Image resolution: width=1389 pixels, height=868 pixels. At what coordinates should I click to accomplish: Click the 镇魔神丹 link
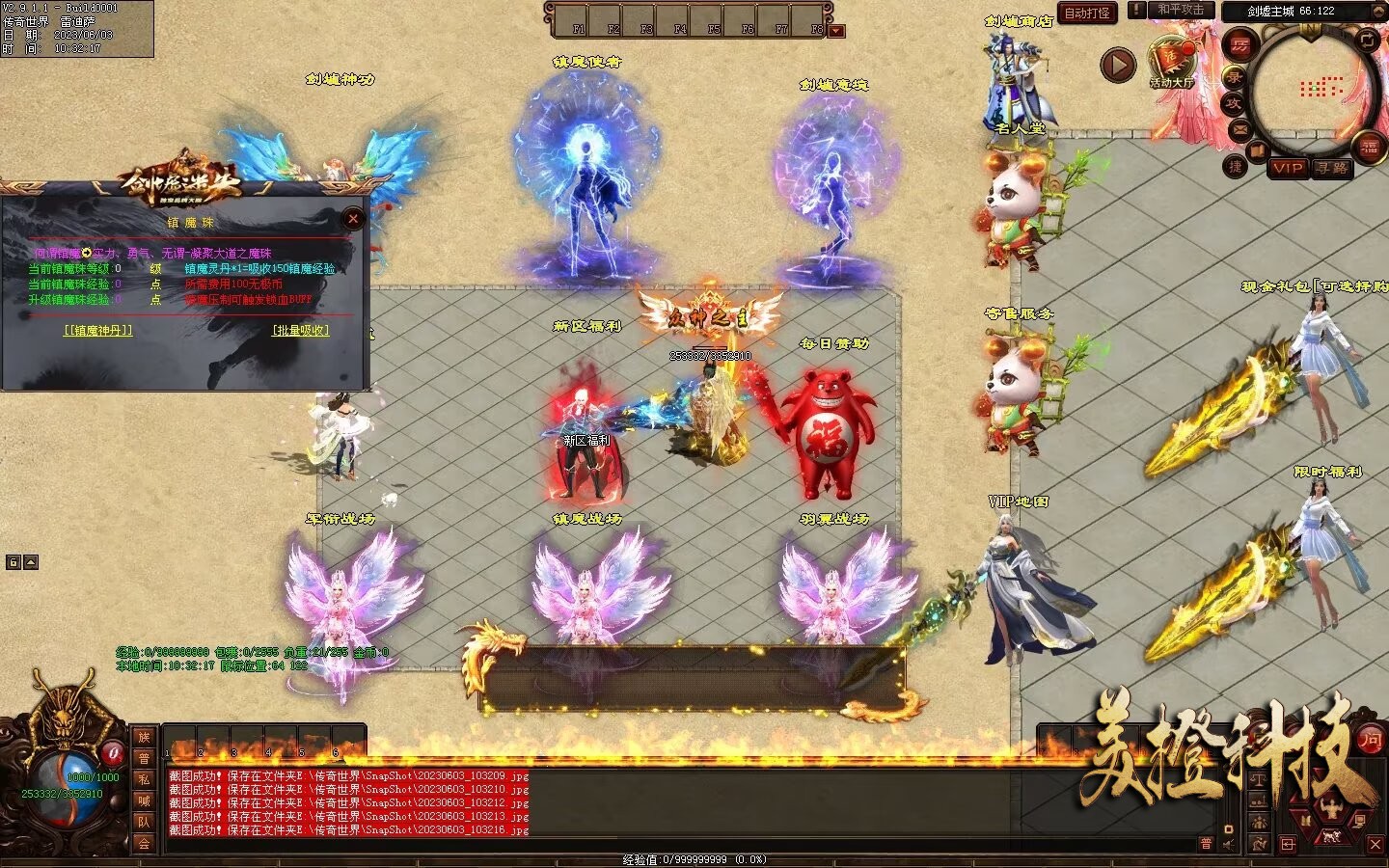tap(97, 331)
